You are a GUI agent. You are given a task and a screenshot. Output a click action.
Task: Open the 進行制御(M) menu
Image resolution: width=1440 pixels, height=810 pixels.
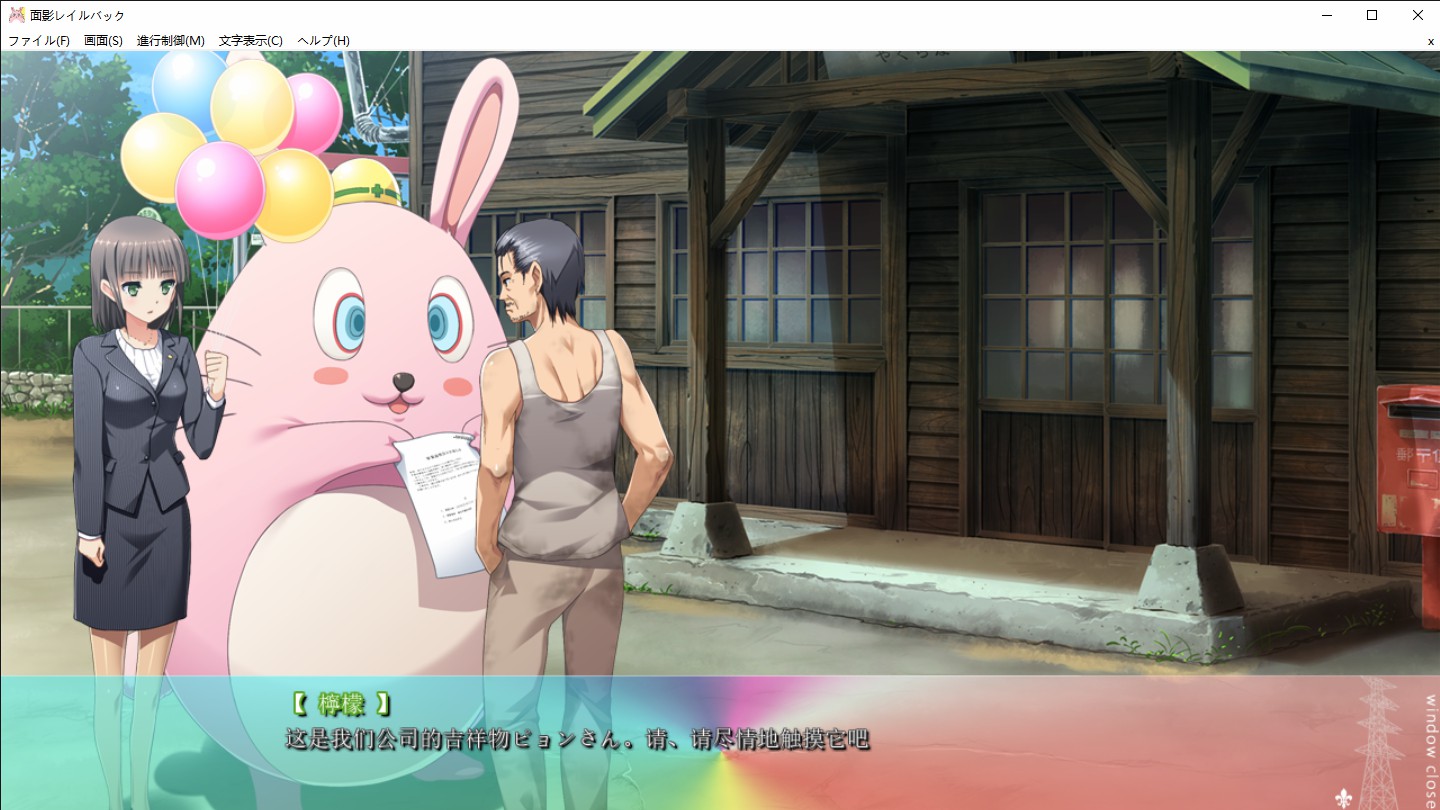[x=170, y=41]
